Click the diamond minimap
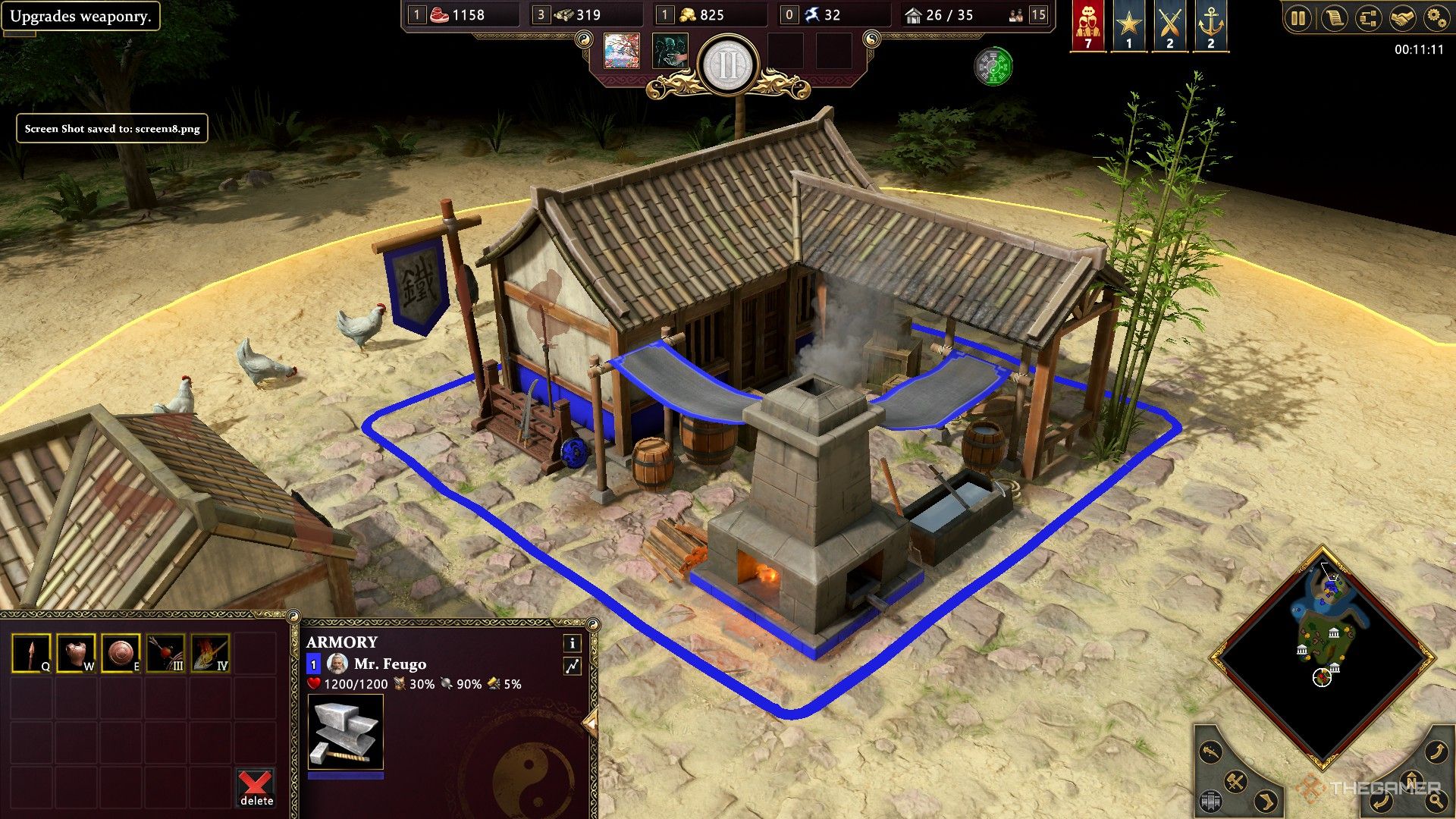This screenshot has width=1456, height=819. point(1323,656)
